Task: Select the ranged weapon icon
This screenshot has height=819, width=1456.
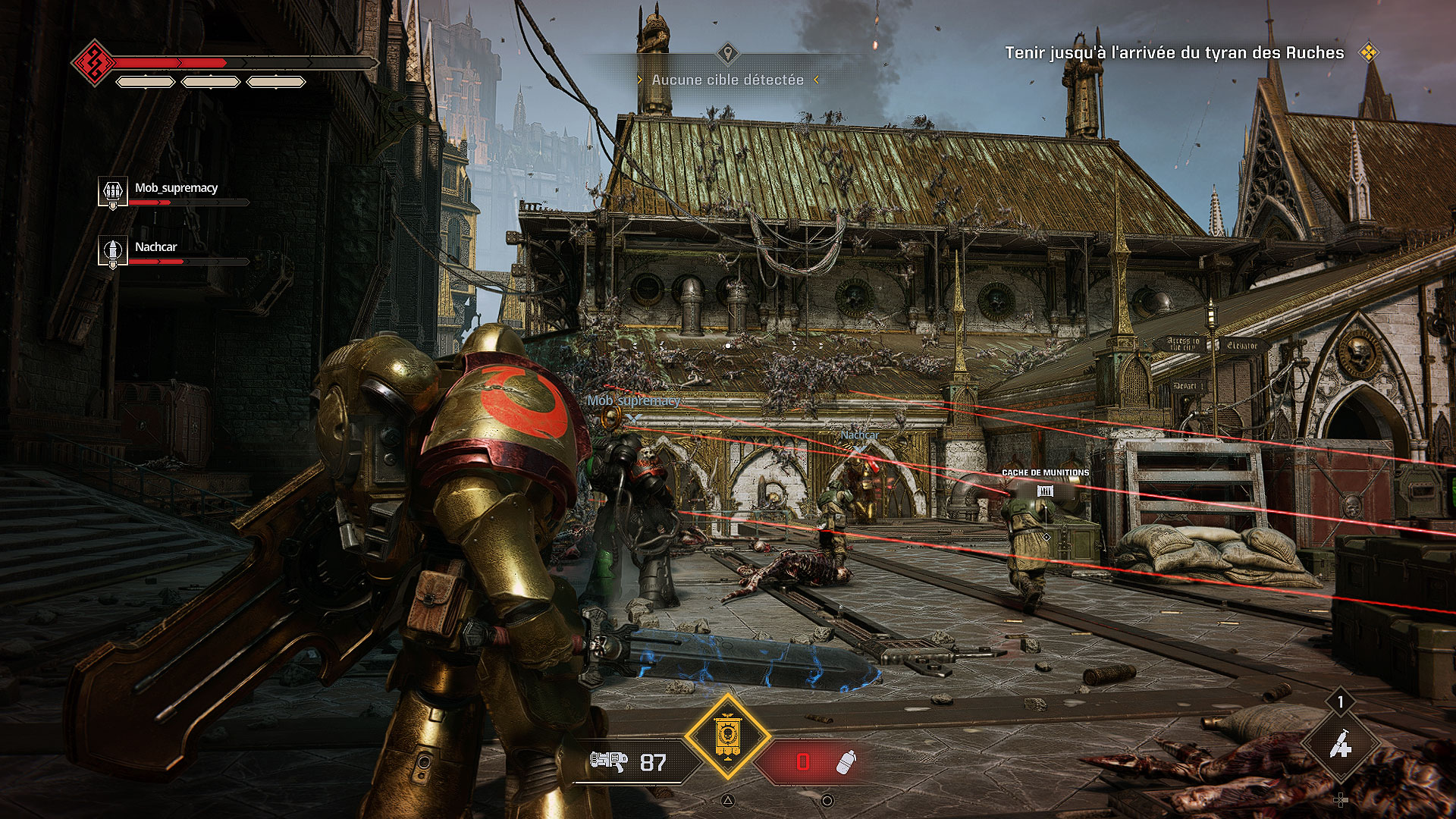Action: (609, 761)
